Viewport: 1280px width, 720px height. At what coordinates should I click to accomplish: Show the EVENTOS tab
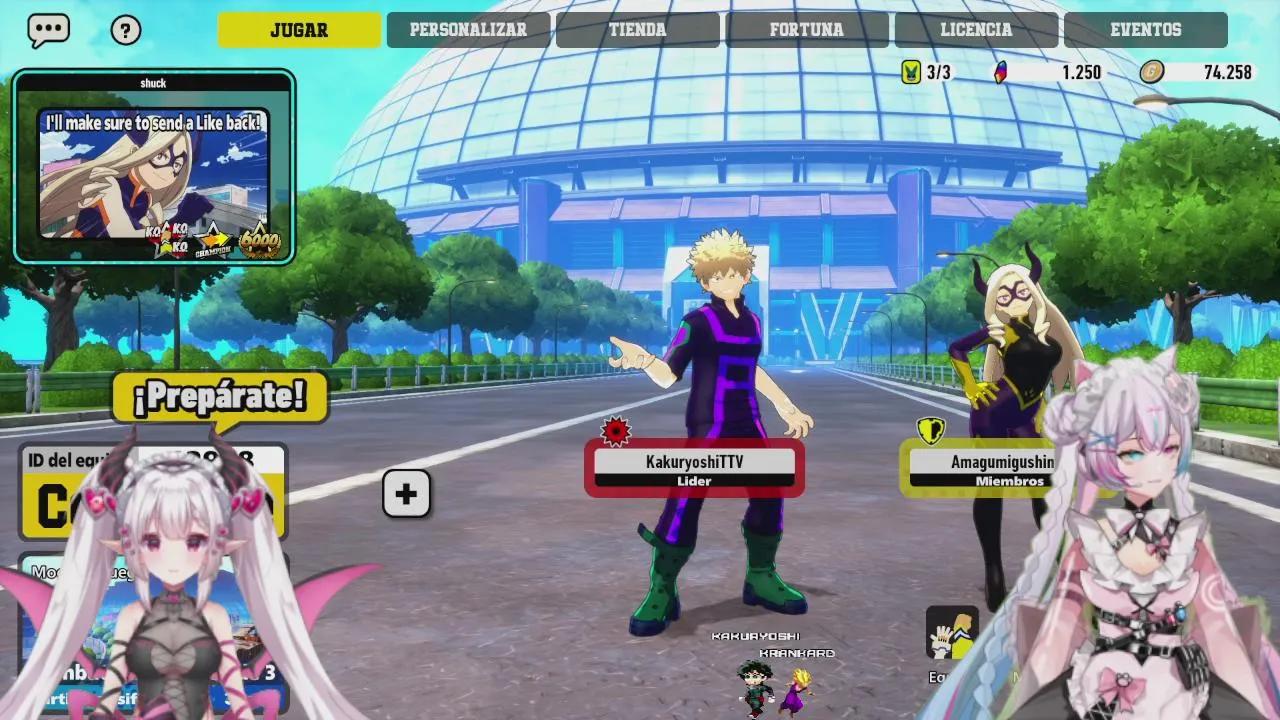point(1145,30)
